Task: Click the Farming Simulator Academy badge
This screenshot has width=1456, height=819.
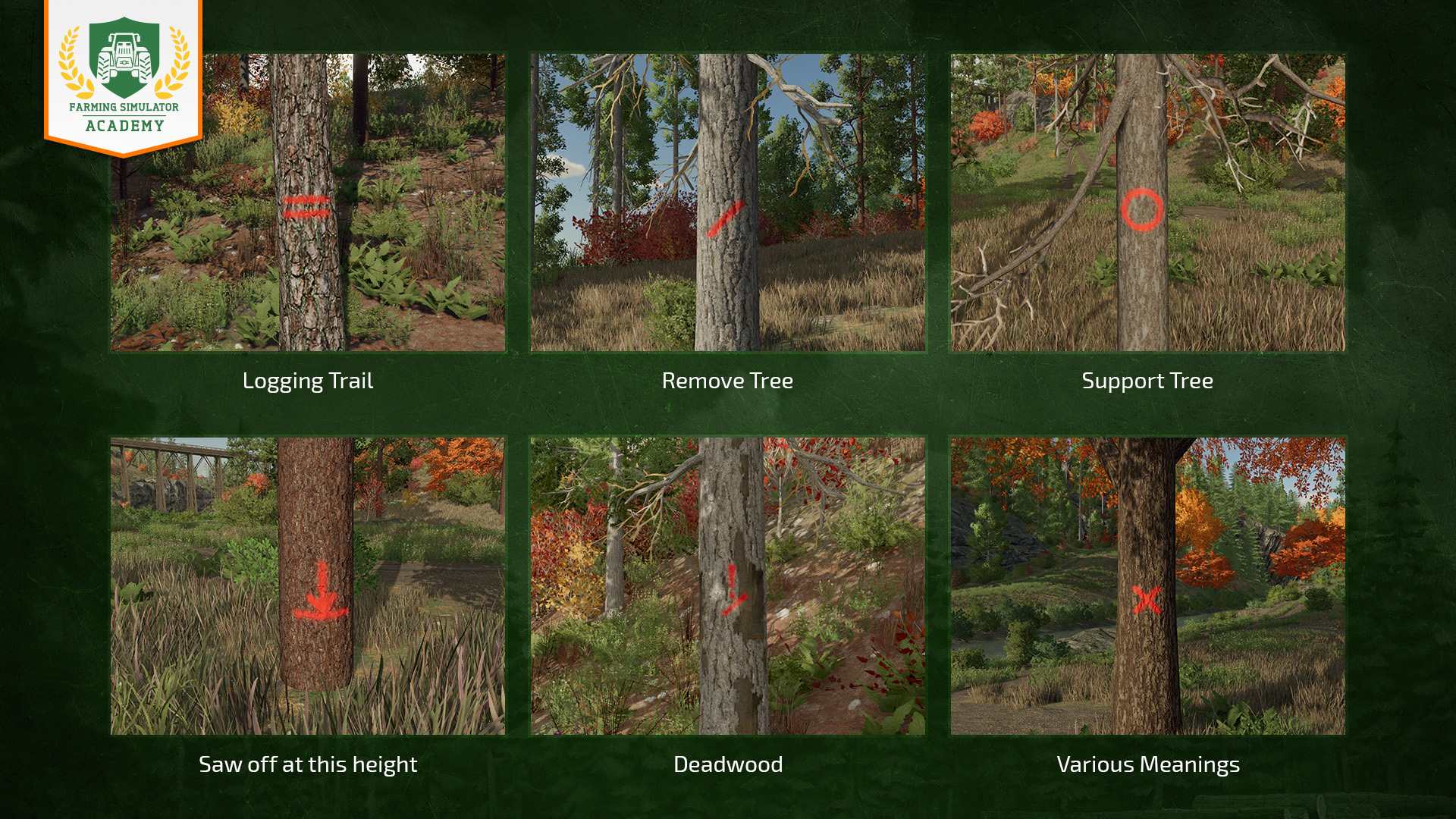Action: click(124, 76)
